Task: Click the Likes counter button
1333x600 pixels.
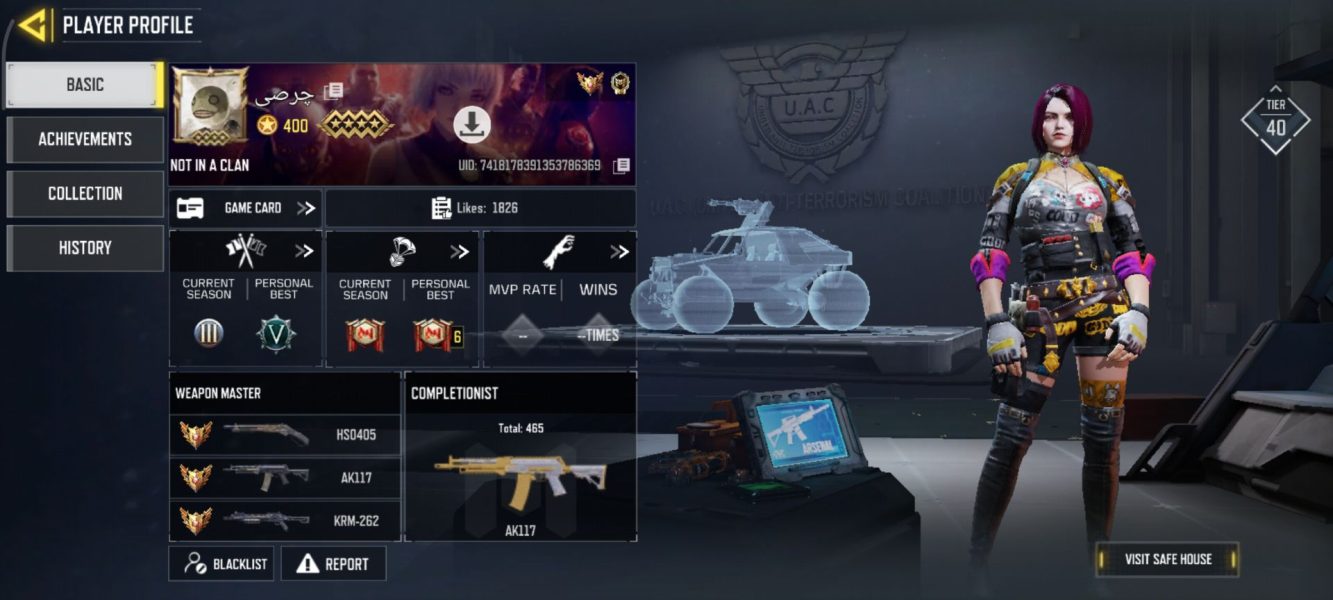Action: [x=480, y=208]
